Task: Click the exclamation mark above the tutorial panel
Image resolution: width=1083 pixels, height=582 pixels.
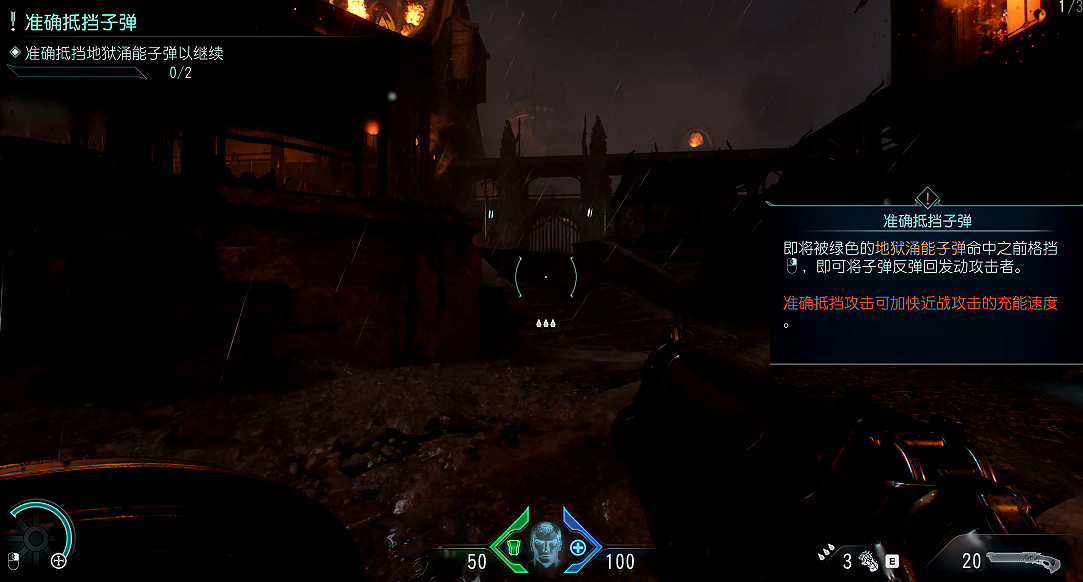Action: click(x=927, y=197)
